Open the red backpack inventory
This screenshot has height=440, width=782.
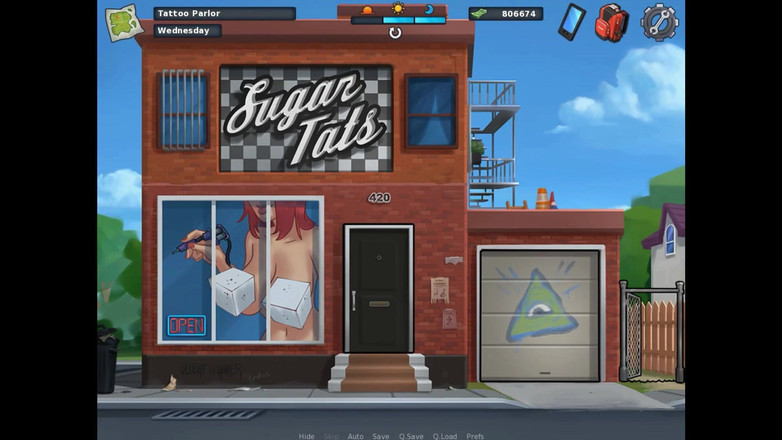coord(611,22)
